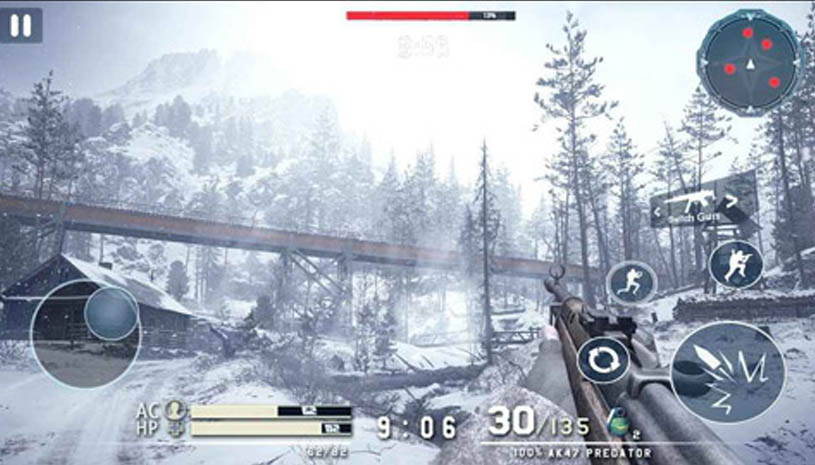
Task: Pause the game
Action: (21, 25)
